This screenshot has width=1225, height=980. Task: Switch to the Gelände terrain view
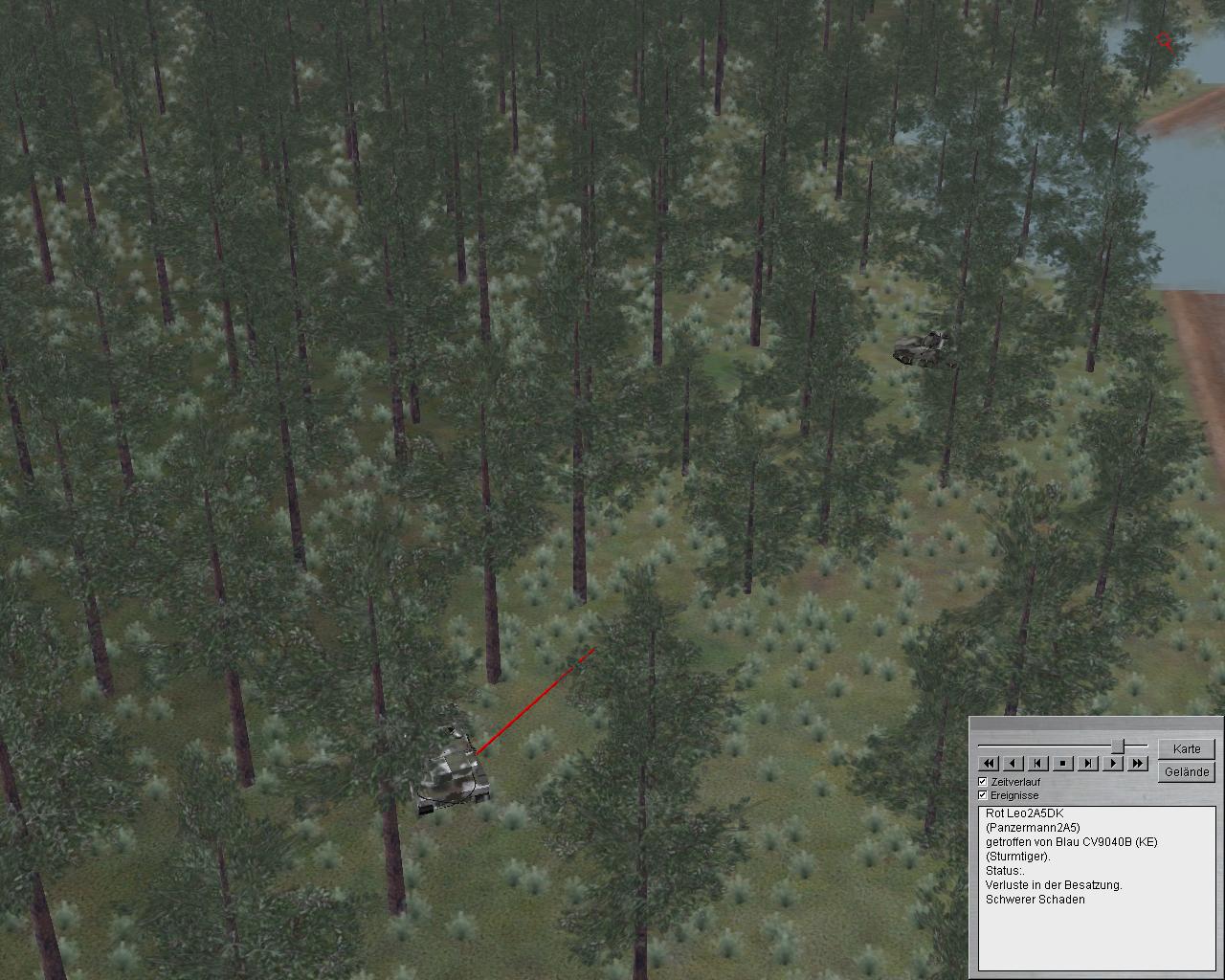1187,771
